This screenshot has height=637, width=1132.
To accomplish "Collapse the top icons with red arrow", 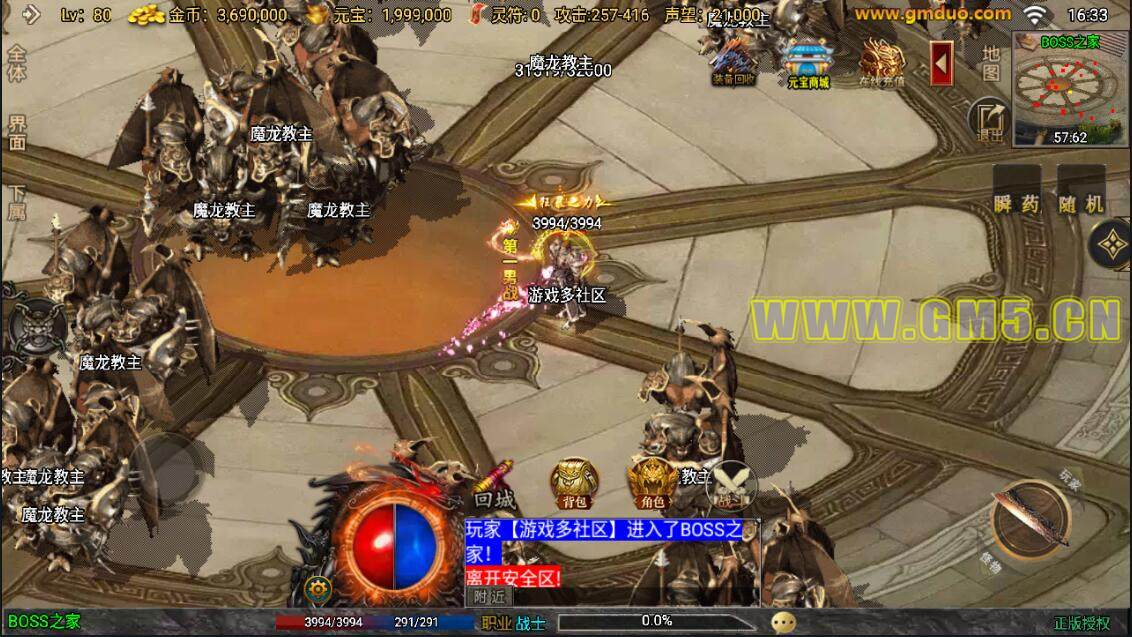I will 940,63.
